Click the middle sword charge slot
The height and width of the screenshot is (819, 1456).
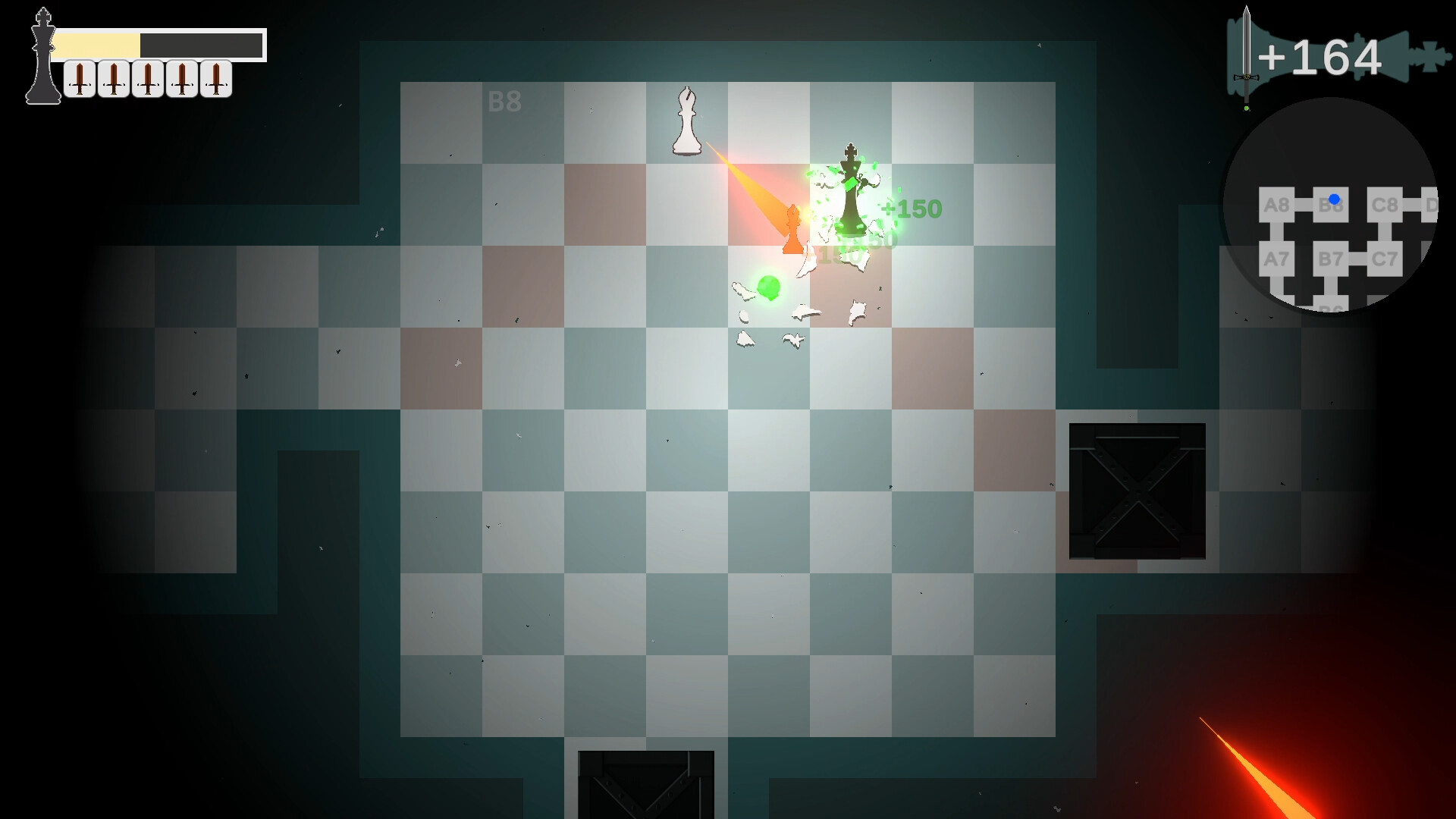[146, 78]
